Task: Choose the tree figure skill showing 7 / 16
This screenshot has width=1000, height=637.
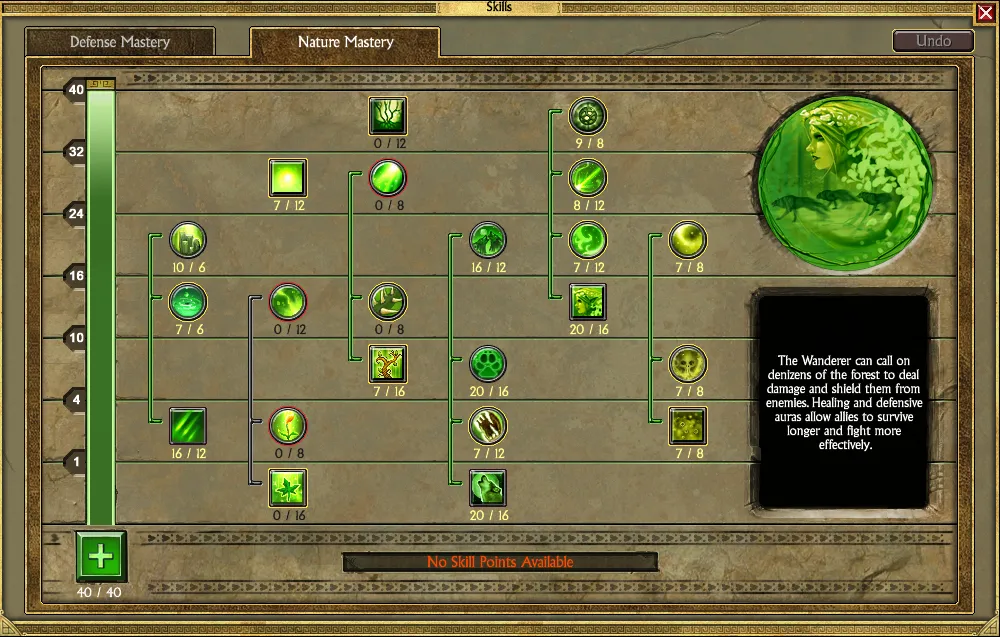Action: pos(388,364)
